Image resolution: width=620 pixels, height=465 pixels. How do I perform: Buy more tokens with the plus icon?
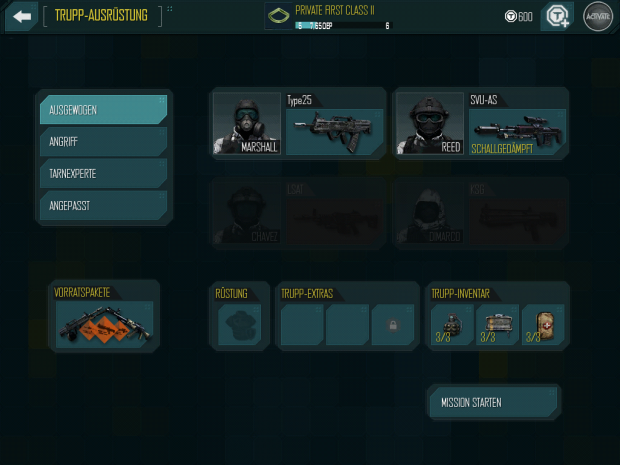coord(555,17)
